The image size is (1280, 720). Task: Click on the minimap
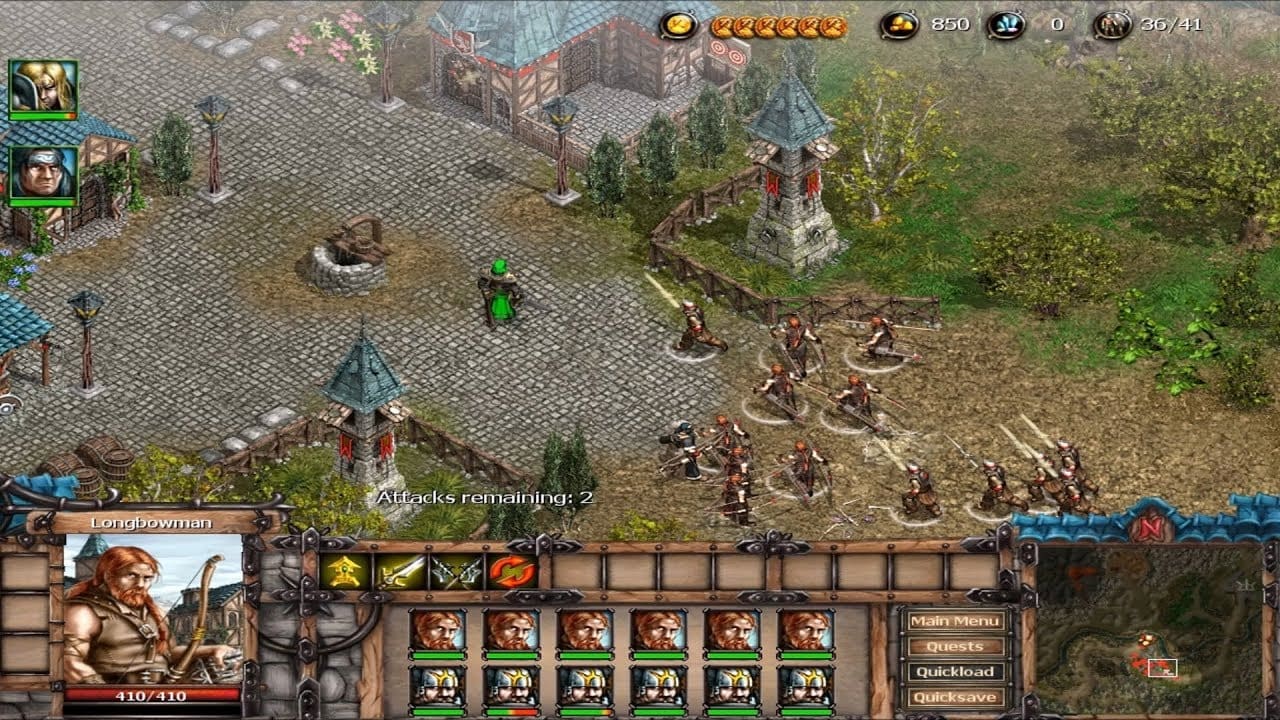tap(1148, 628)
